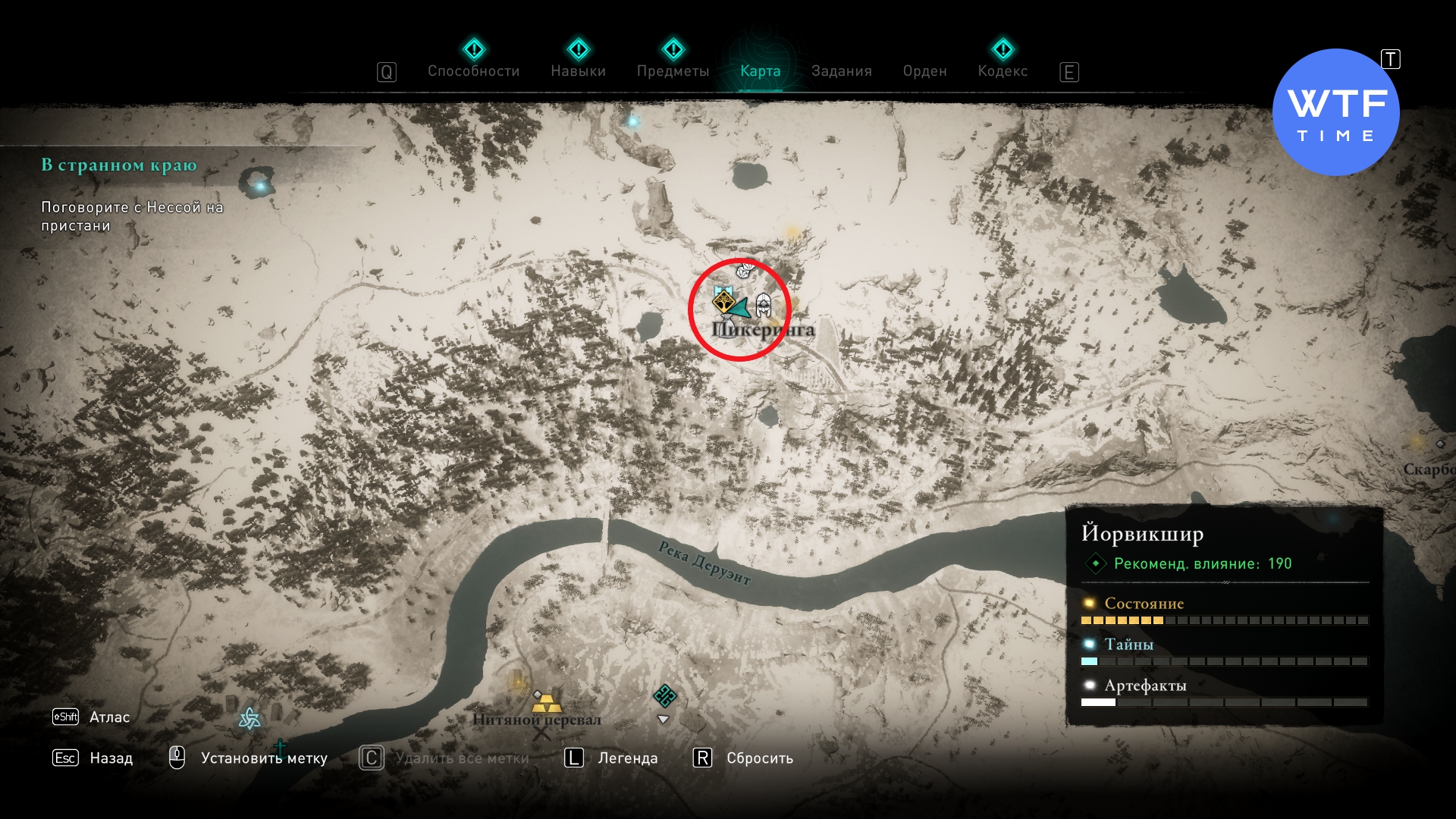Click the WTF Time channel logo
1456x819 pixels.
click(x=1335, y=112)
